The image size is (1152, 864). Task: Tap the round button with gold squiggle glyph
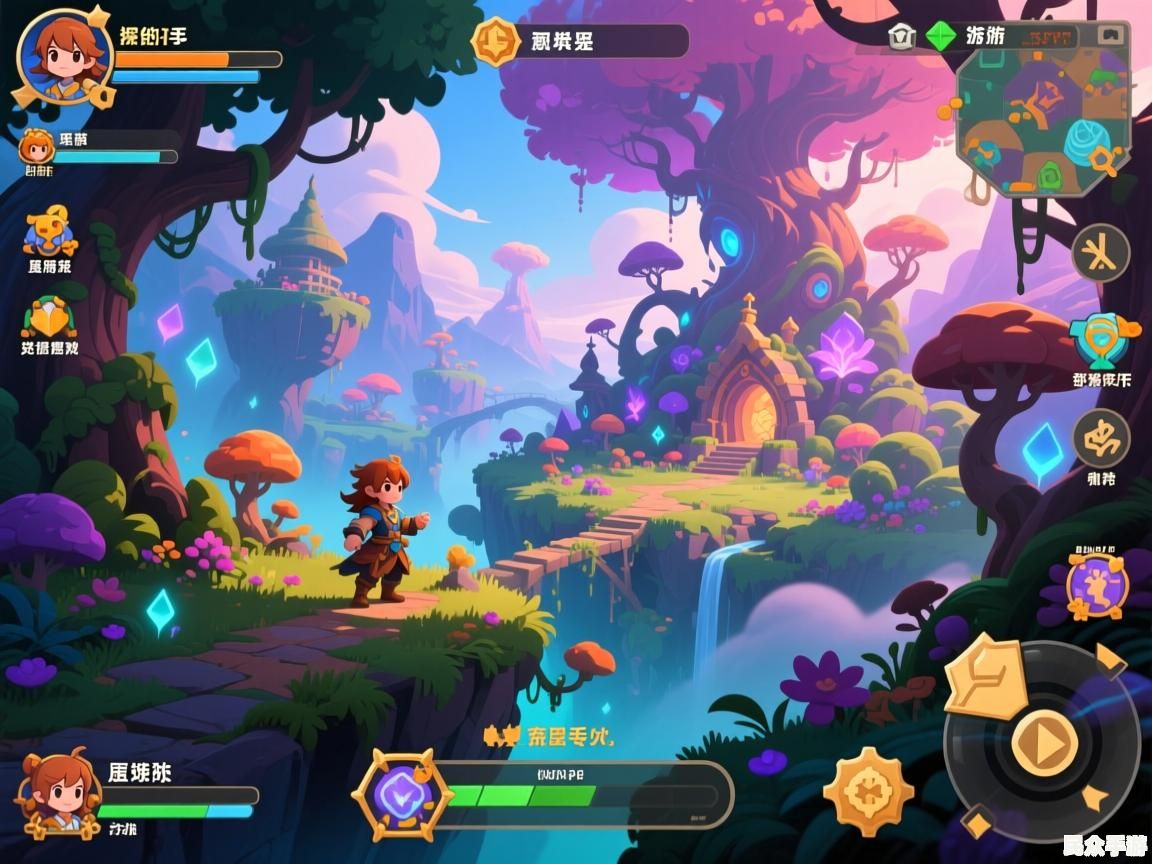1100,437
